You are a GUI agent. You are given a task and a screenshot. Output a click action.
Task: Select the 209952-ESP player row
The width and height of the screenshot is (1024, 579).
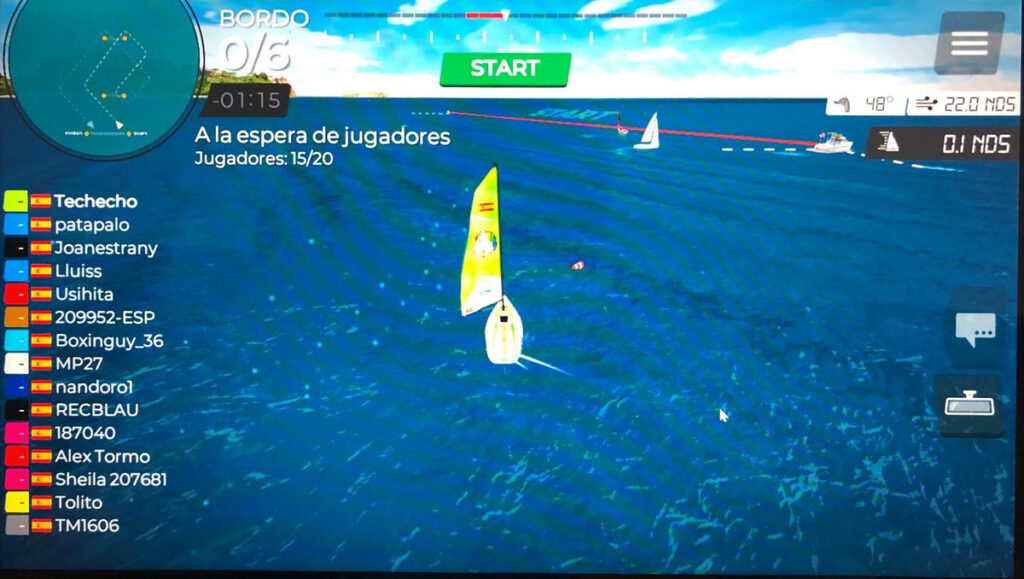click(105, 317)
